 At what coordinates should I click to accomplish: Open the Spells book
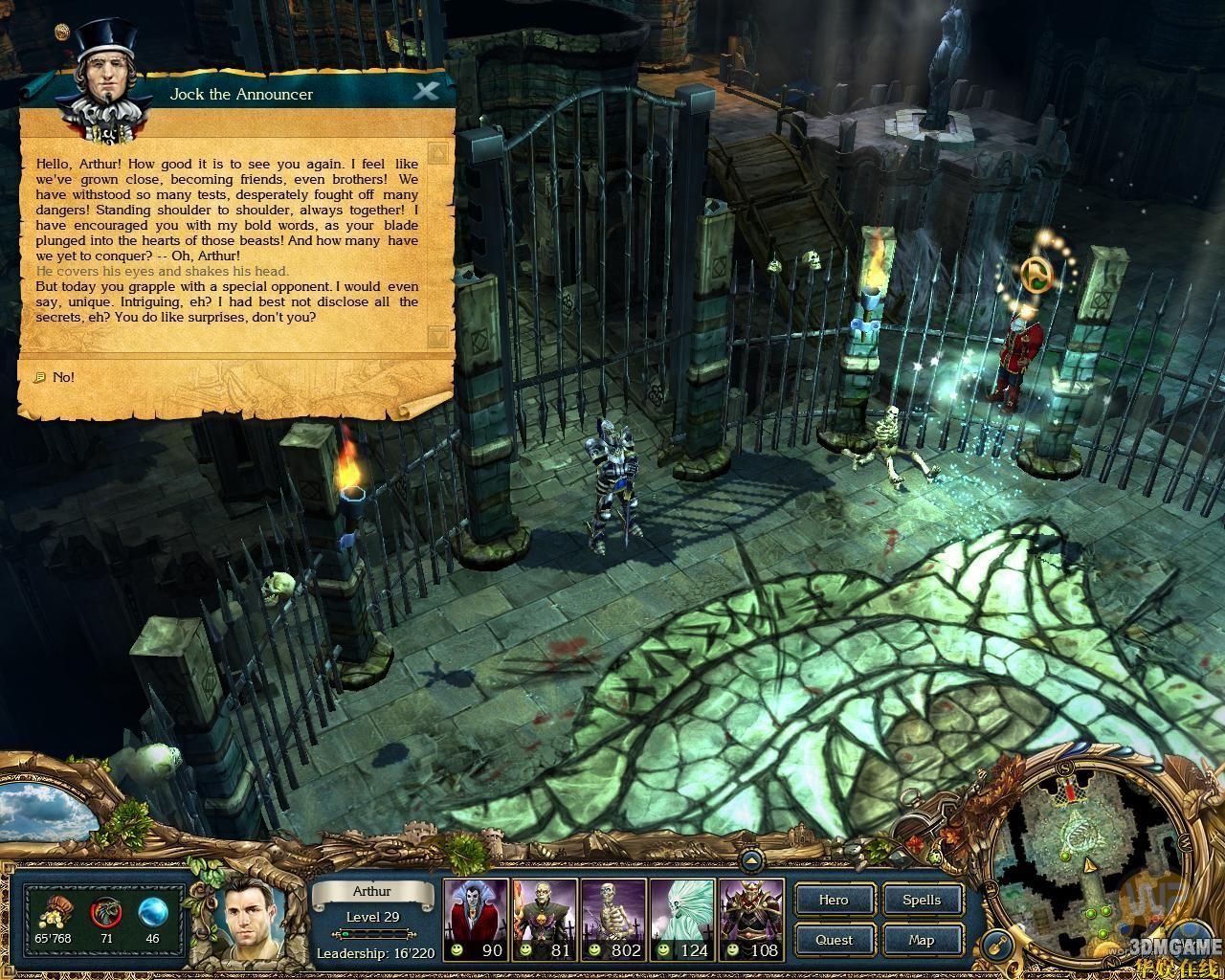pyautogui.click(x=922, y=900)
